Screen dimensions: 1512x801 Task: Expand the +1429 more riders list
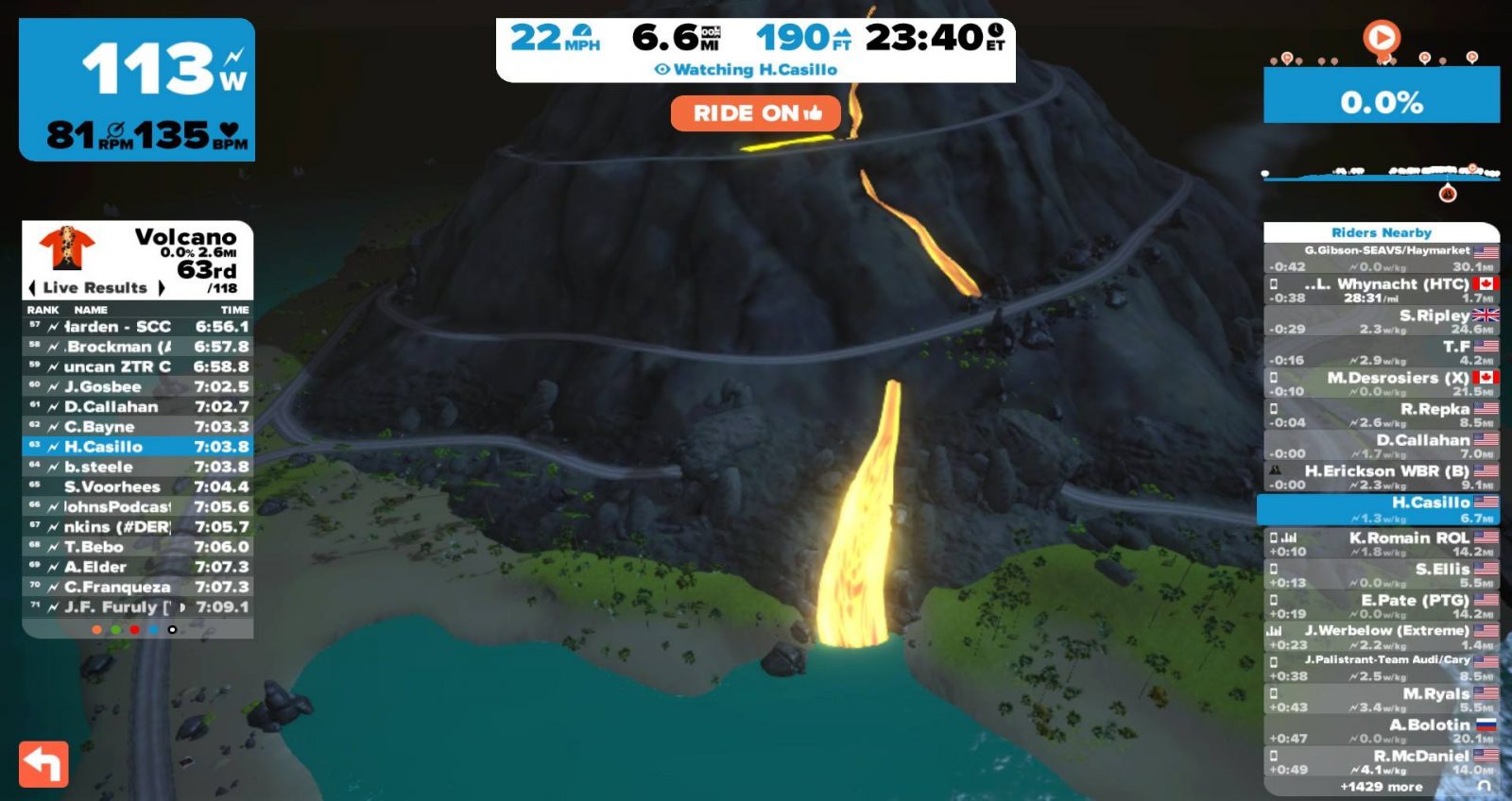coord(1382,787)
